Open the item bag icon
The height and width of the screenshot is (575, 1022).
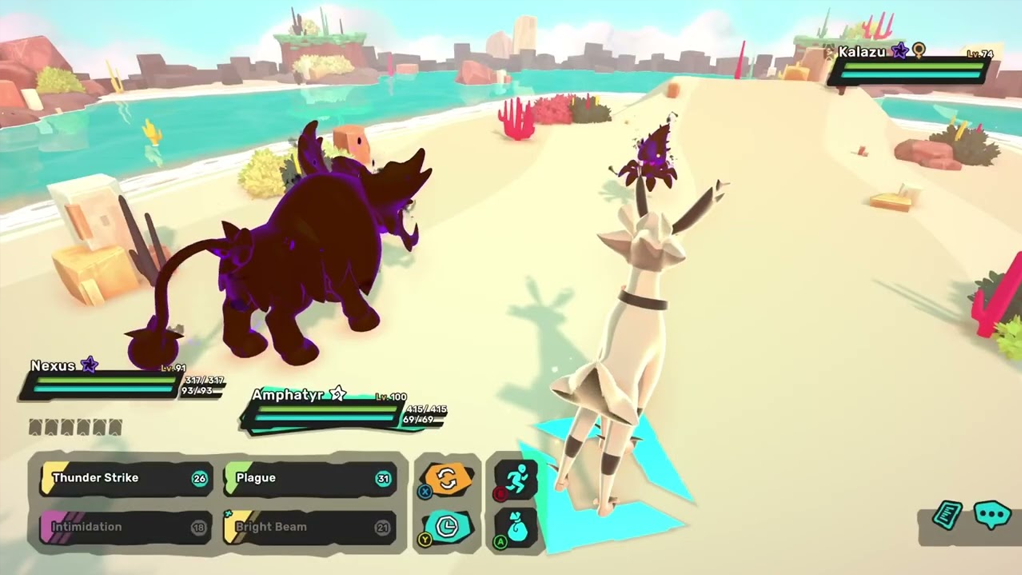pos(517,528)
